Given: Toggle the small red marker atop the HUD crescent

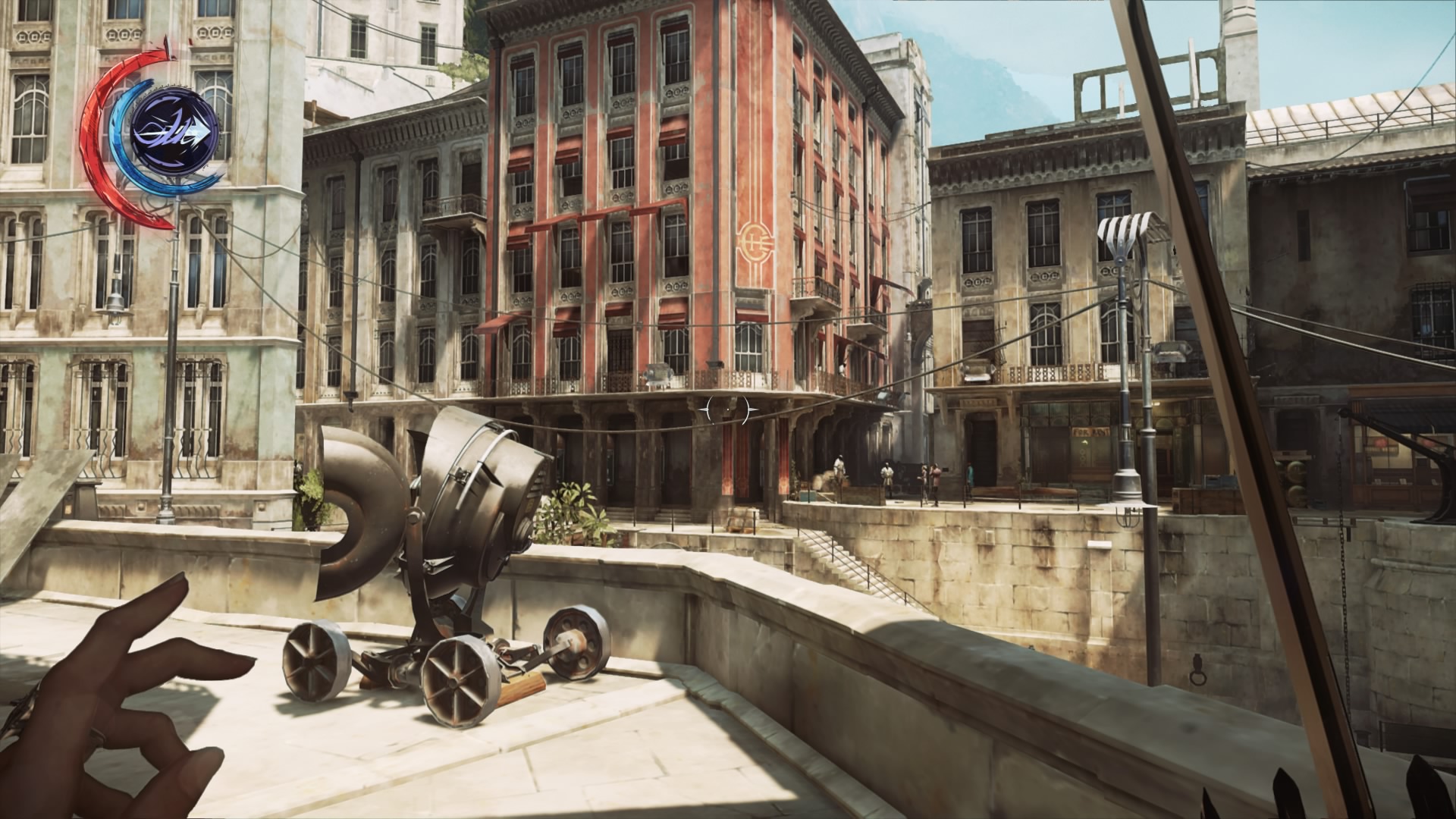Looking at the screenshot, I should [168, 45].
